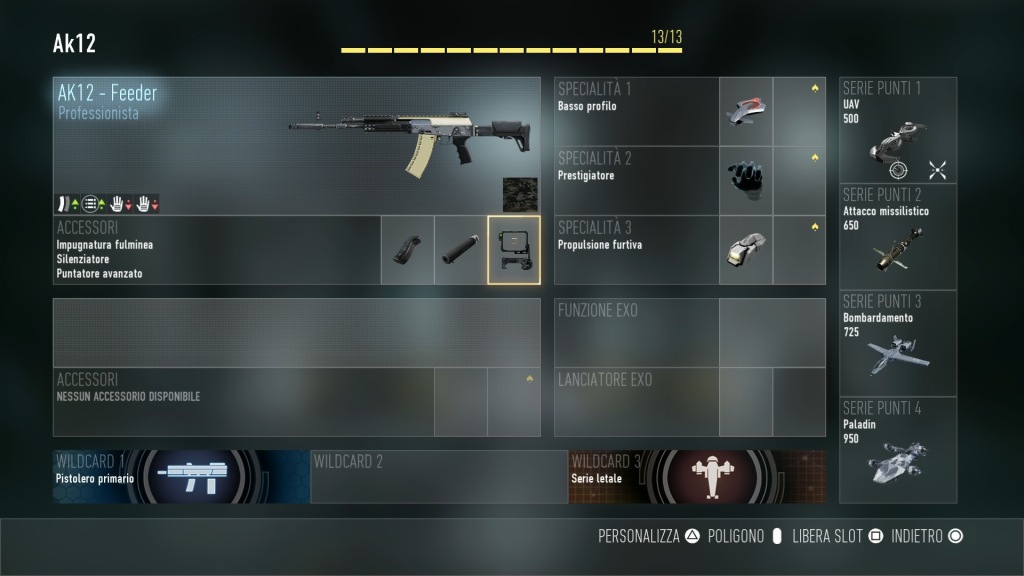Select Serie Punti 1 UAV

coord(898,130)
